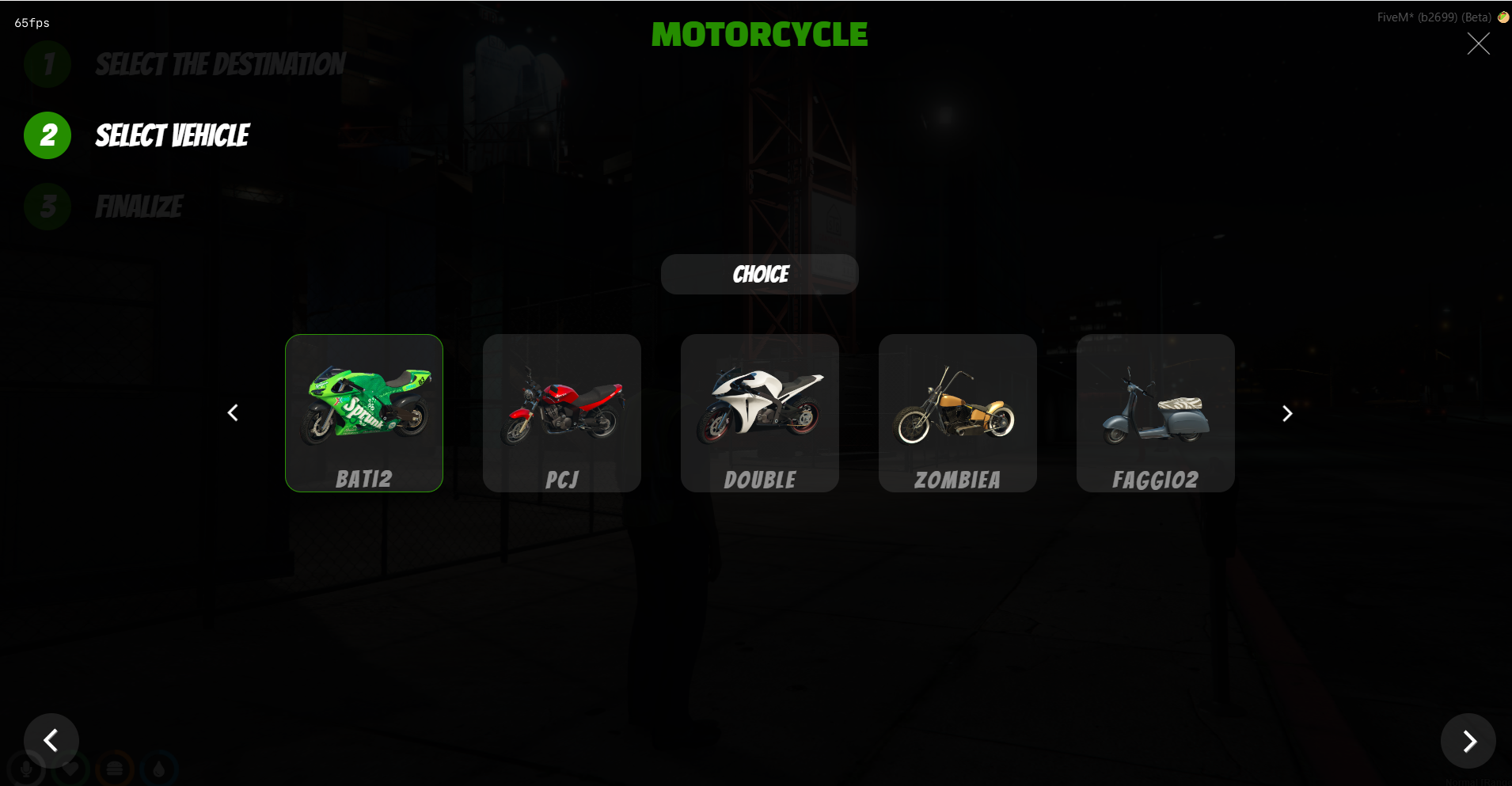The width and height of the screenshot is (1512, 786).
Task: Select the BATI2 motorcycle
Action: (x=364, y=412)
